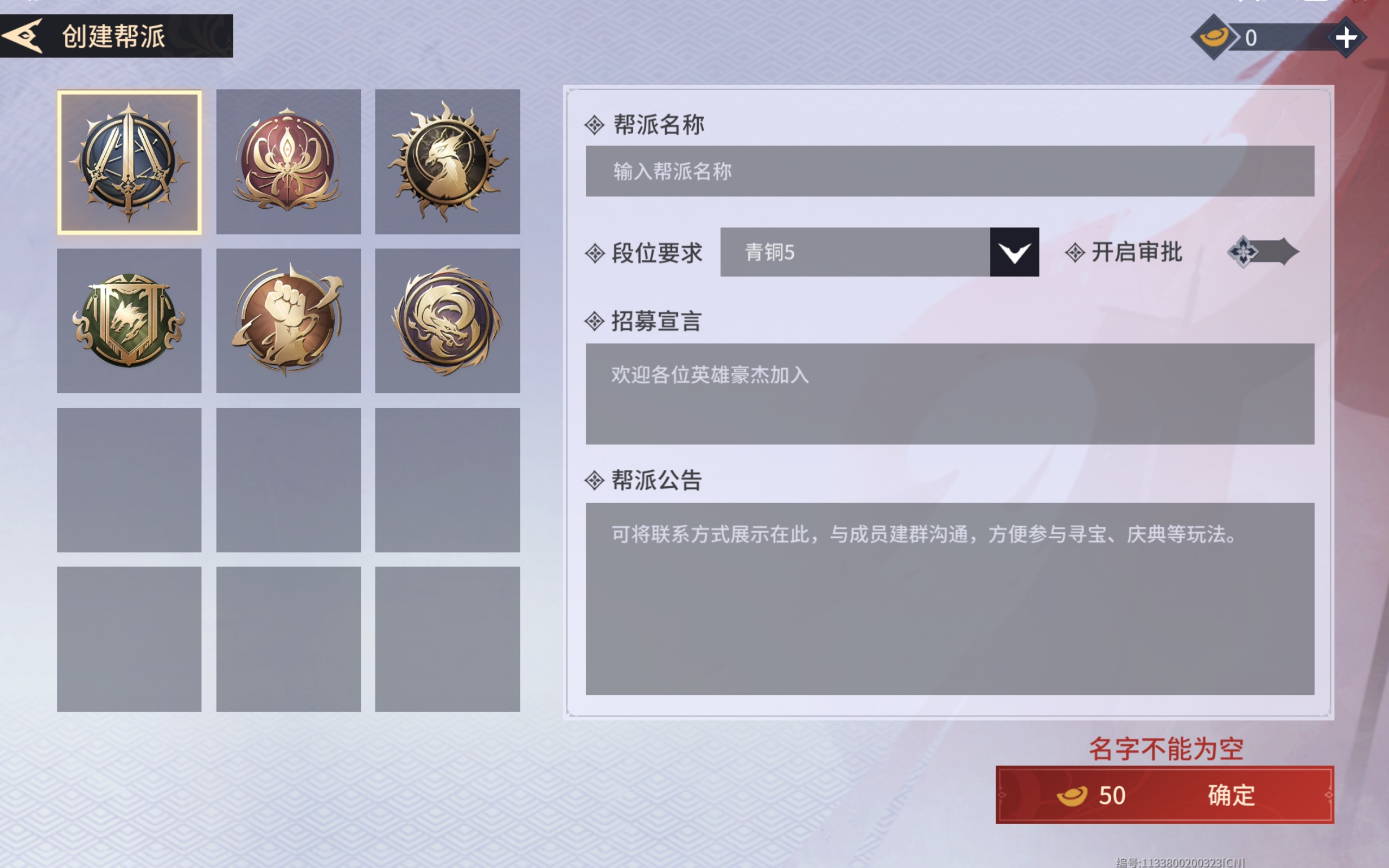Focus the 输入帮派名称 name field

(950, 171)
